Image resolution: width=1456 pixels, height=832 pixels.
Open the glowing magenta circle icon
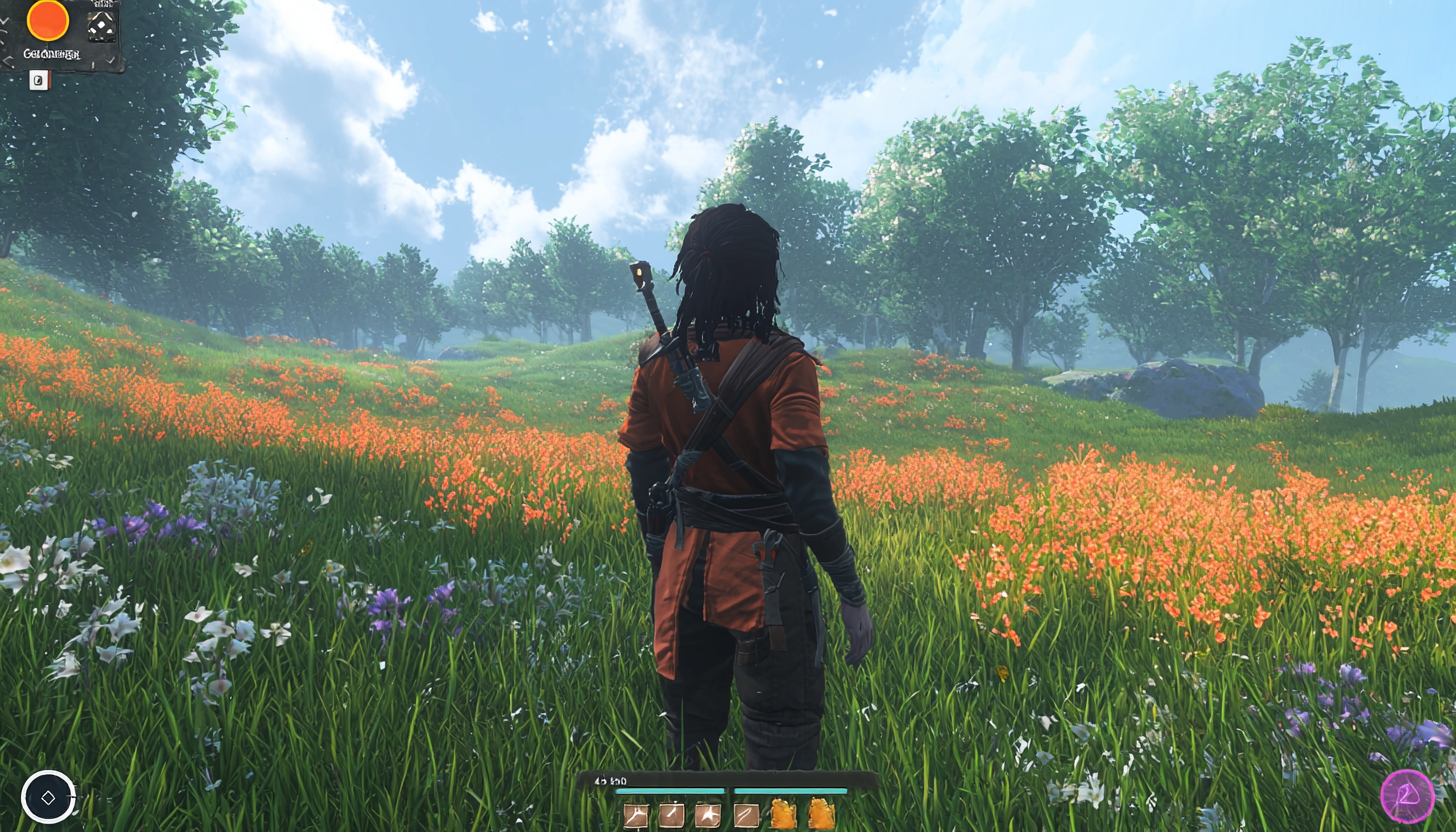click(x=1407, y=796)
